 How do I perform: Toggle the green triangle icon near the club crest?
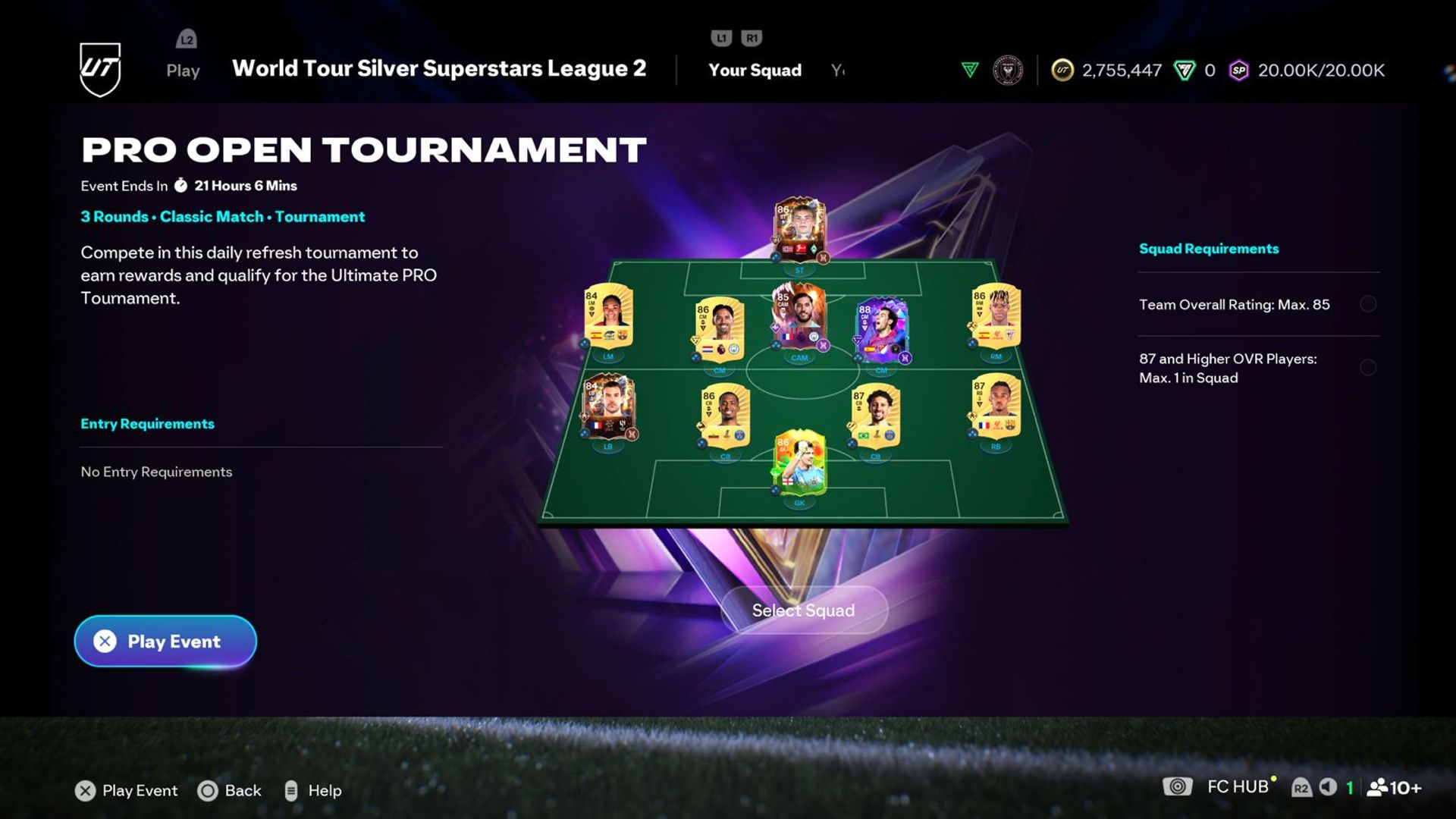tap(968, 69)
